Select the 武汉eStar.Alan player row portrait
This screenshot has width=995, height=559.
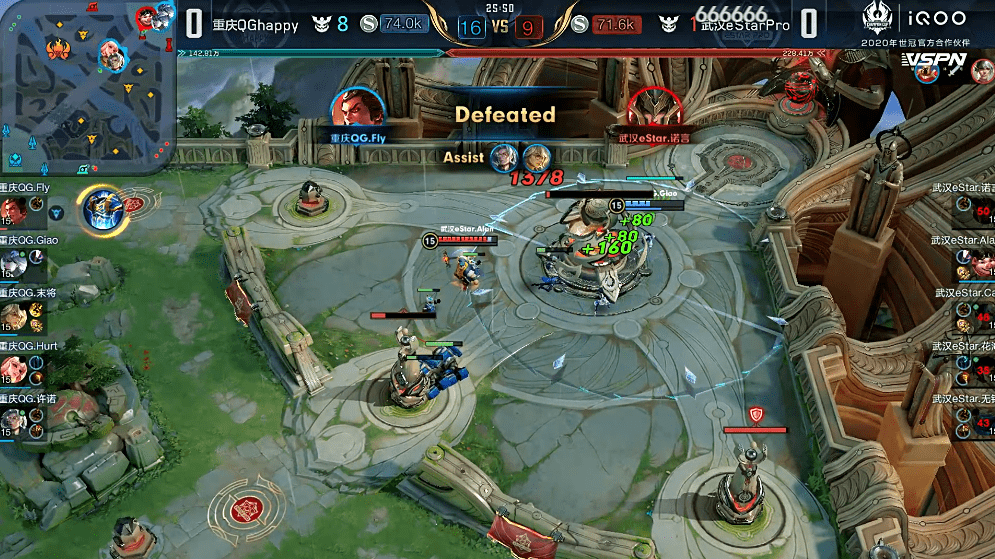981,264
